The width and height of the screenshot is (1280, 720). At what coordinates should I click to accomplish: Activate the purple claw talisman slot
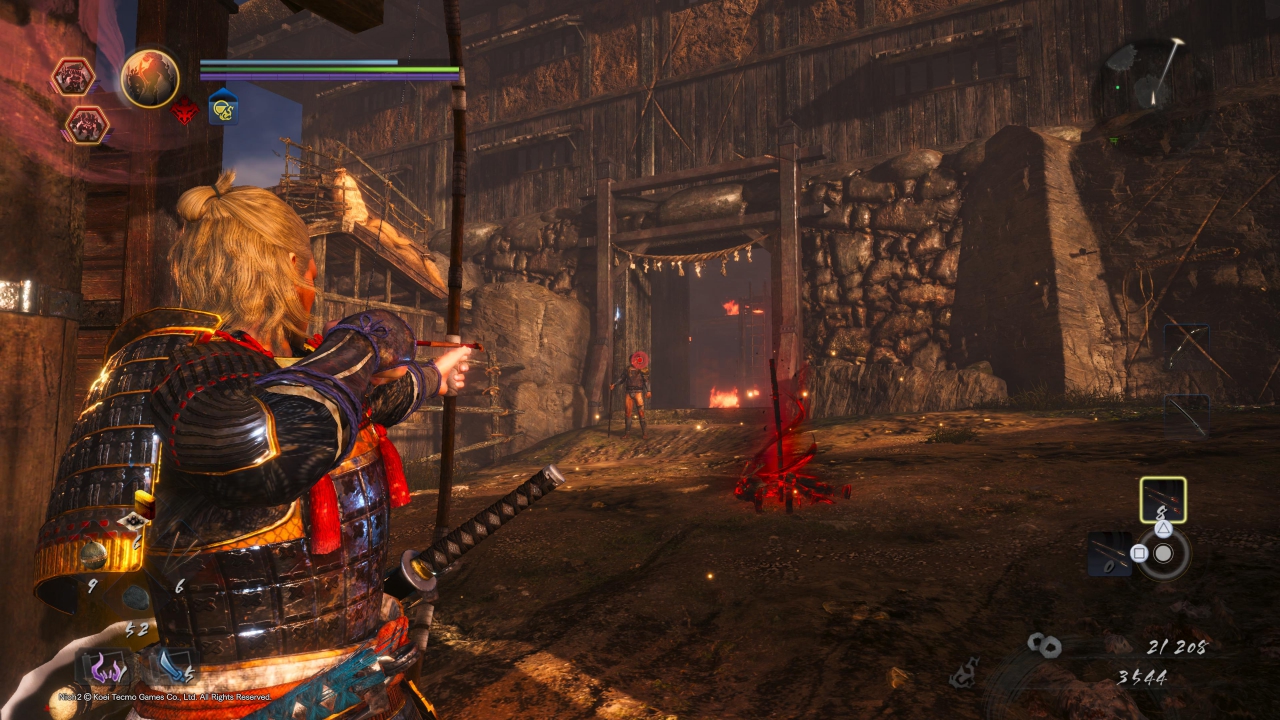(x=103, y=667)
